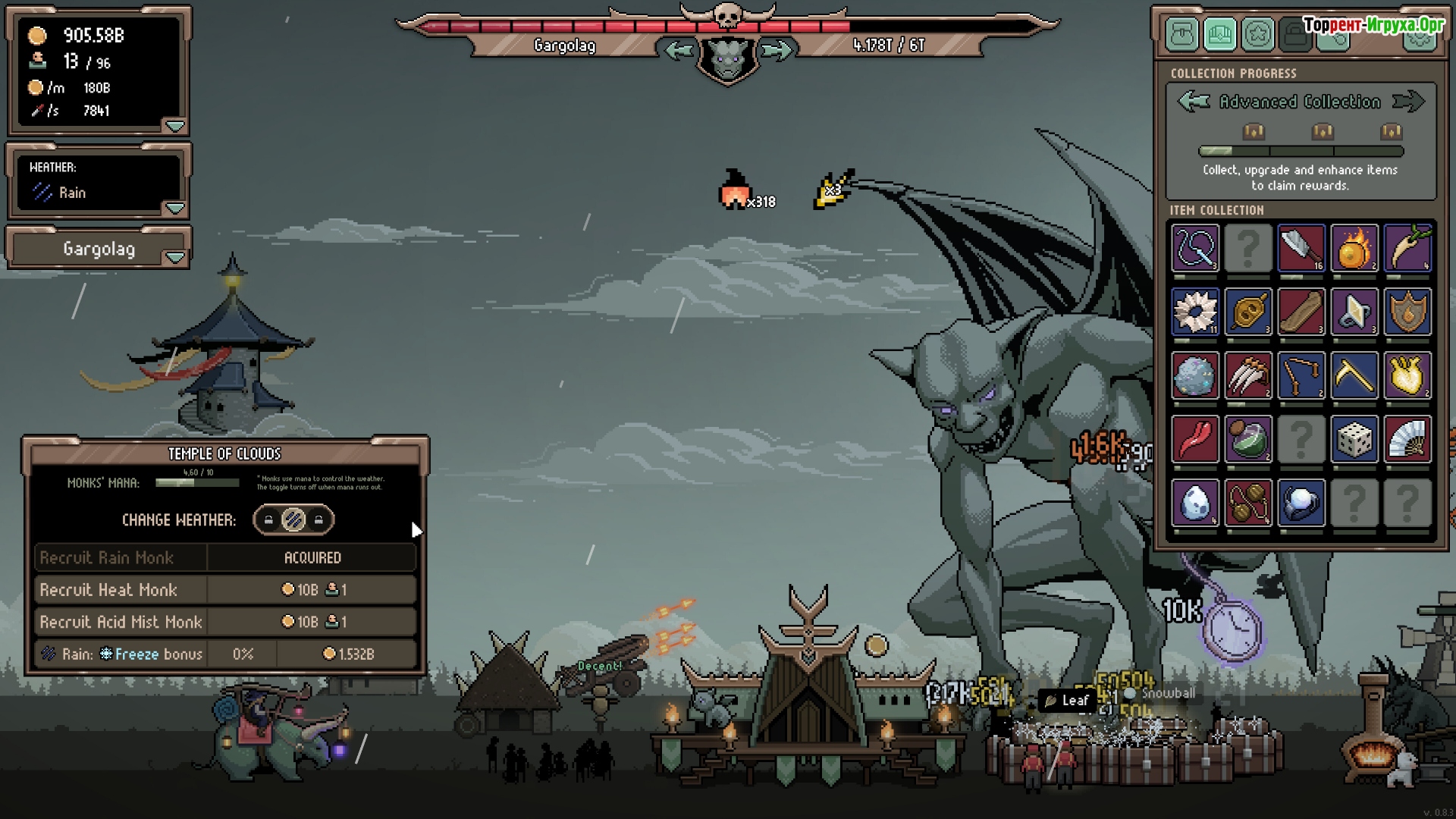Expand the resources panel dropdown arrow
The width and height of the screenshot is (1456, 819).
pos(175,126)
